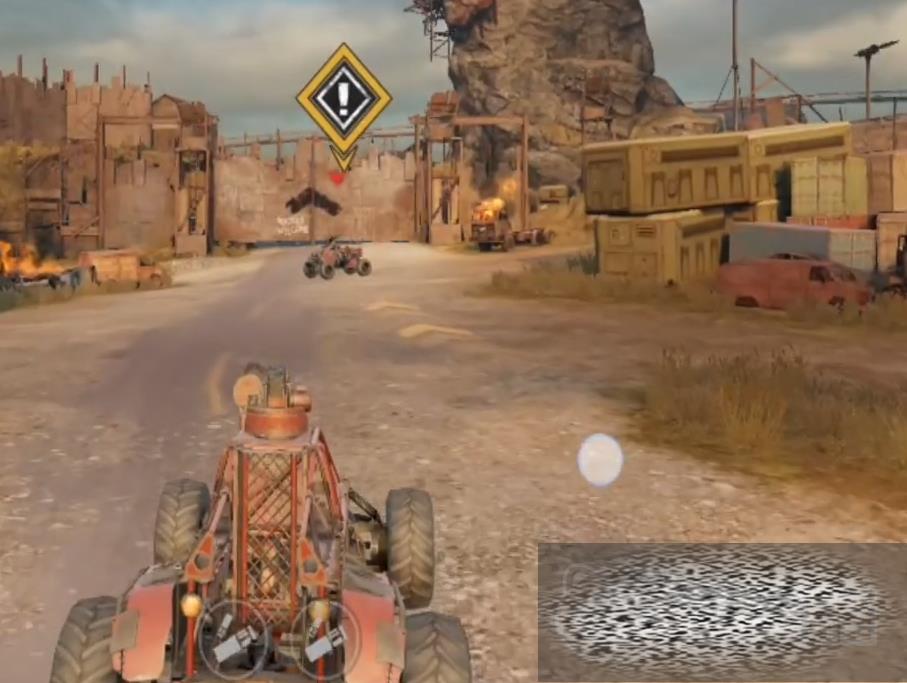Select the yellow diamond objective marker
This screenshot has height=683, width=907.
pyautogui.click(x=343, y=98)
